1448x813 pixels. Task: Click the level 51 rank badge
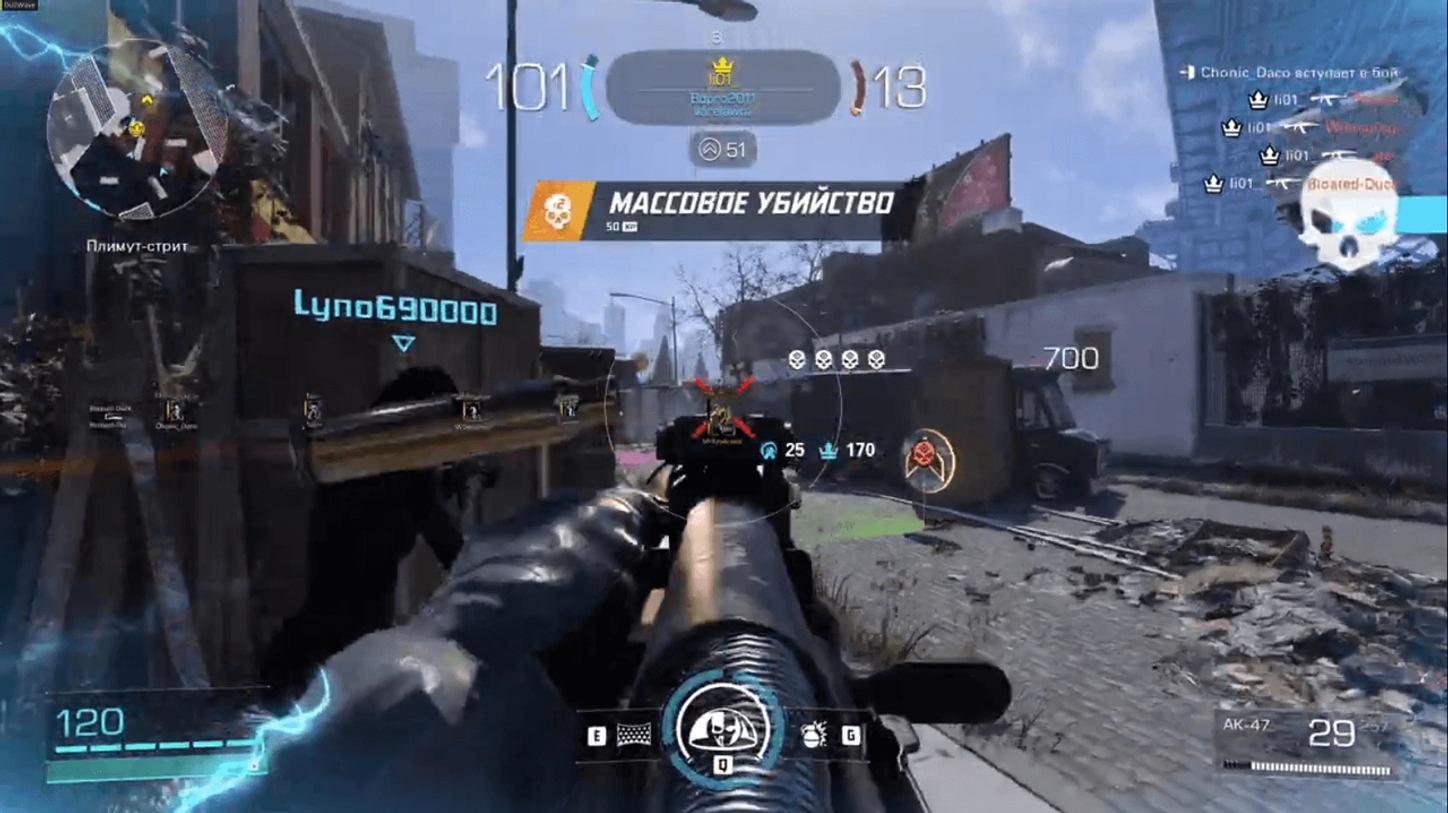tap(723, 150)
